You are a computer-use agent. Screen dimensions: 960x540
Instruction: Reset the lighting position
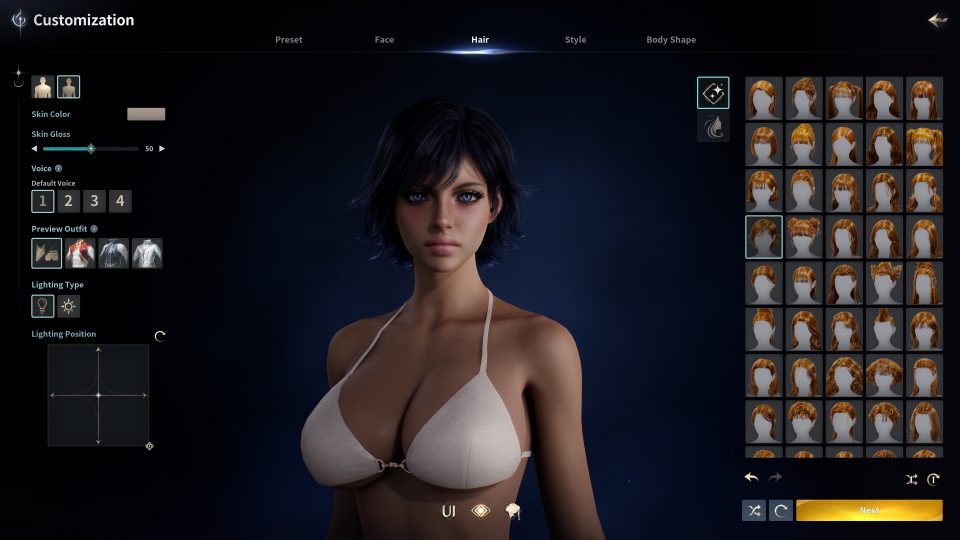(x=160, y=336)
